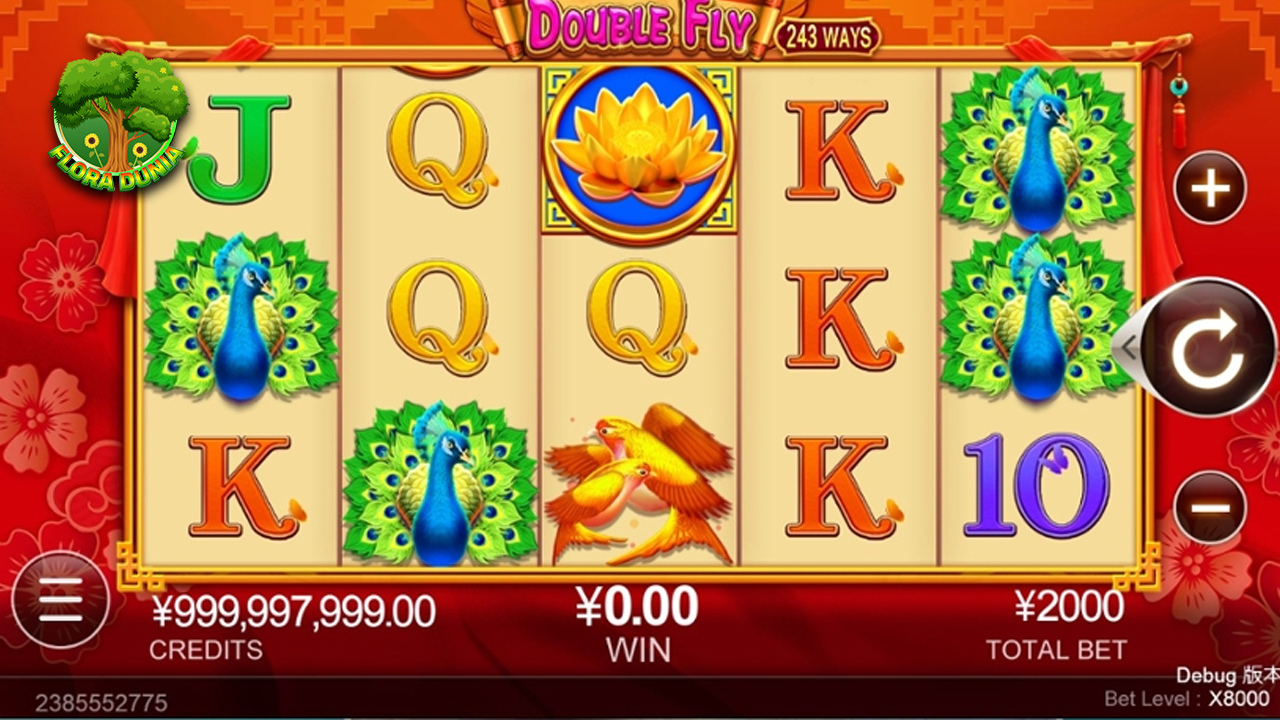Select the purple 10 symbol on reel five
The height and width of the screenshot is (720, 1280).
(x=1038, y=480)
